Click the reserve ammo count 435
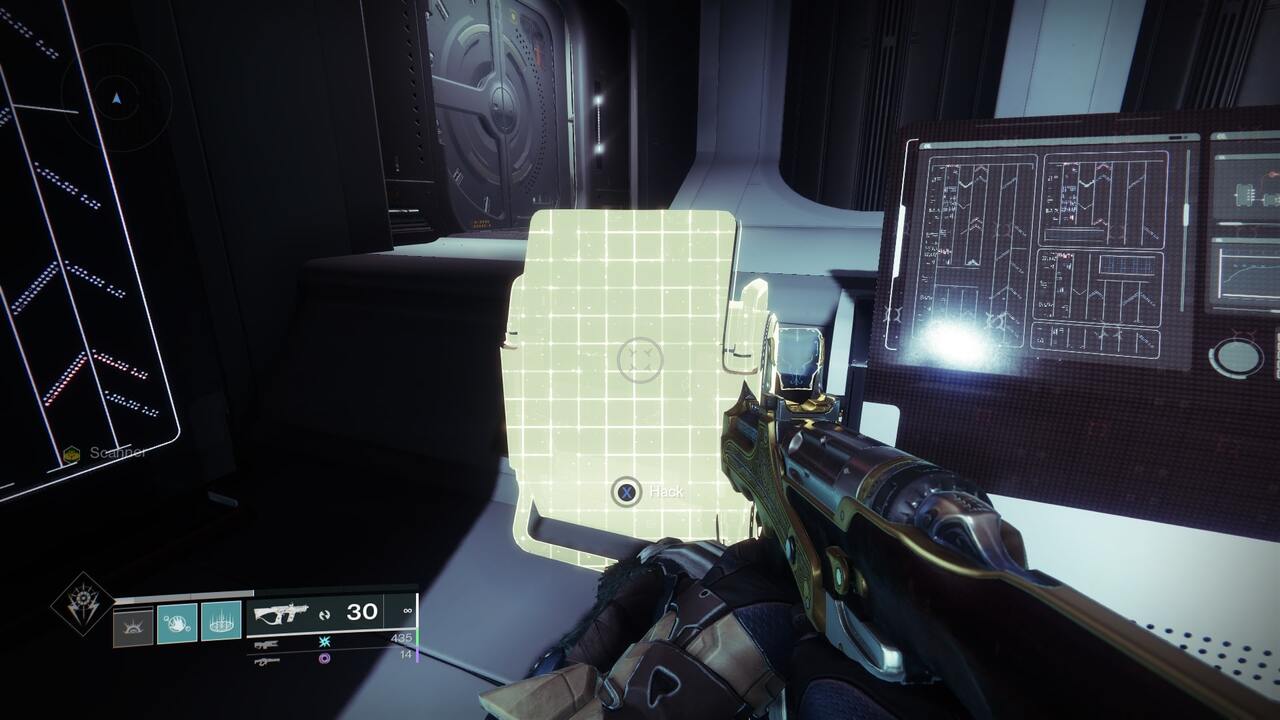The image size is (1280, 720). tap(404, 638)
